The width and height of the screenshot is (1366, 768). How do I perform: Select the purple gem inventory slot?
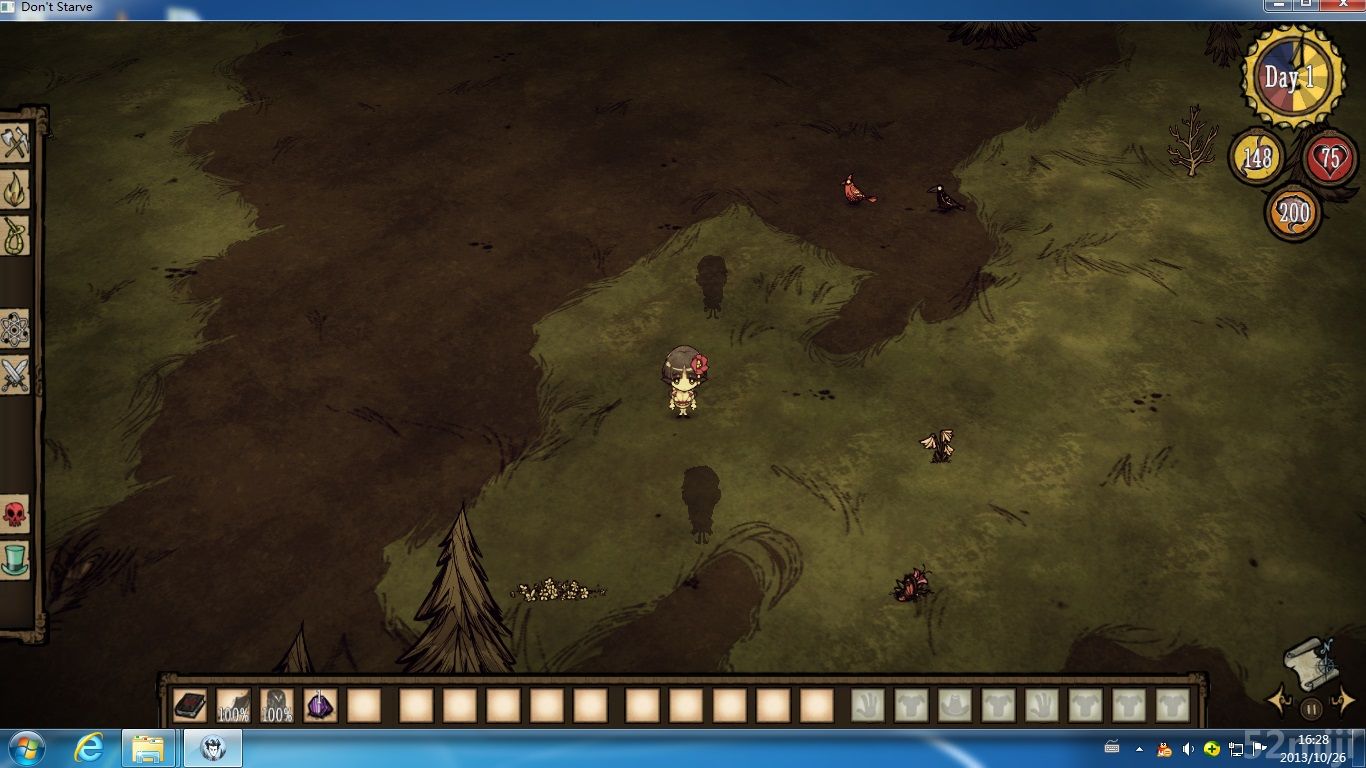click(319, 706)
